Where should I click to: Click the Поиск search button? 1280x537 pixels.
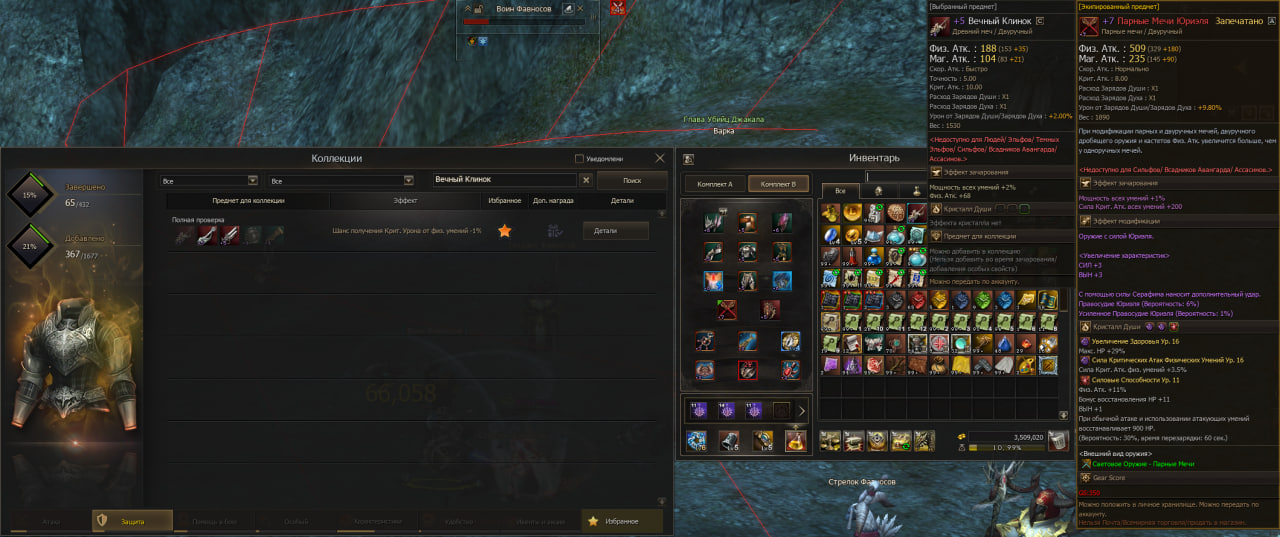tap(632, 180)
